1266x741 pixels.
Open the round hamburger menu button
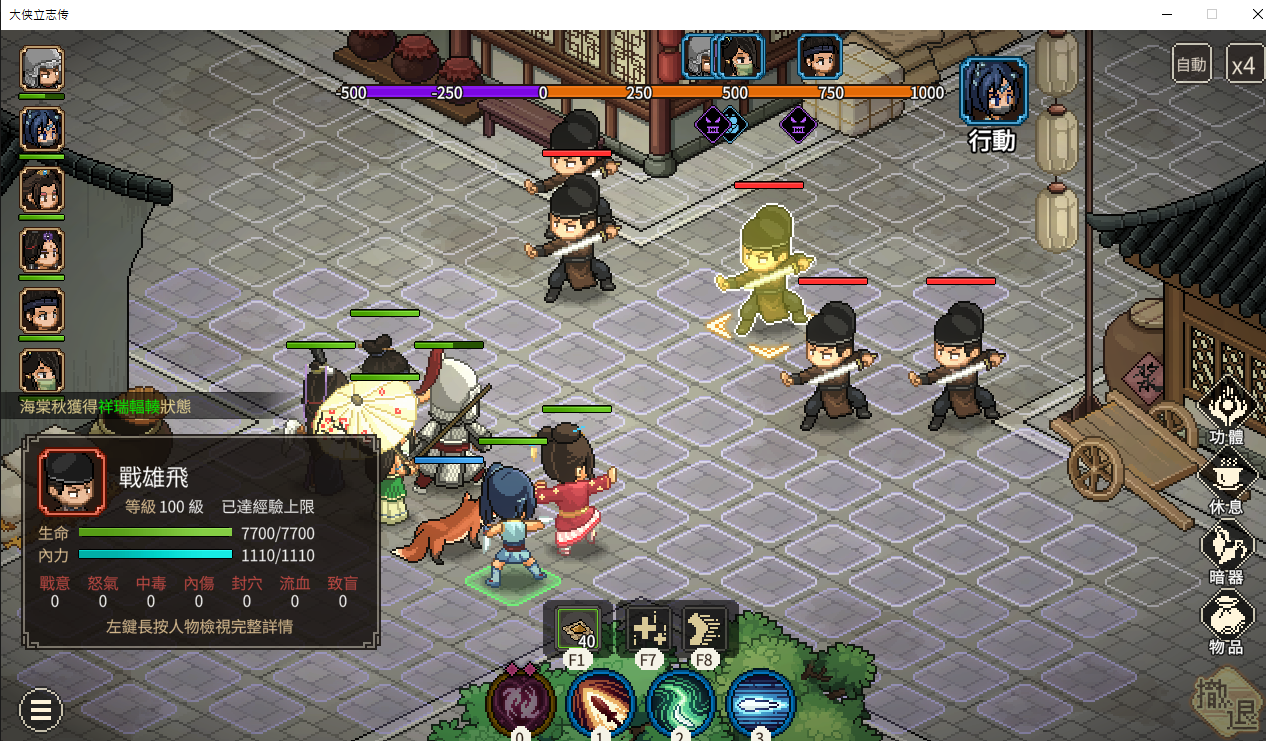point(41,711)
